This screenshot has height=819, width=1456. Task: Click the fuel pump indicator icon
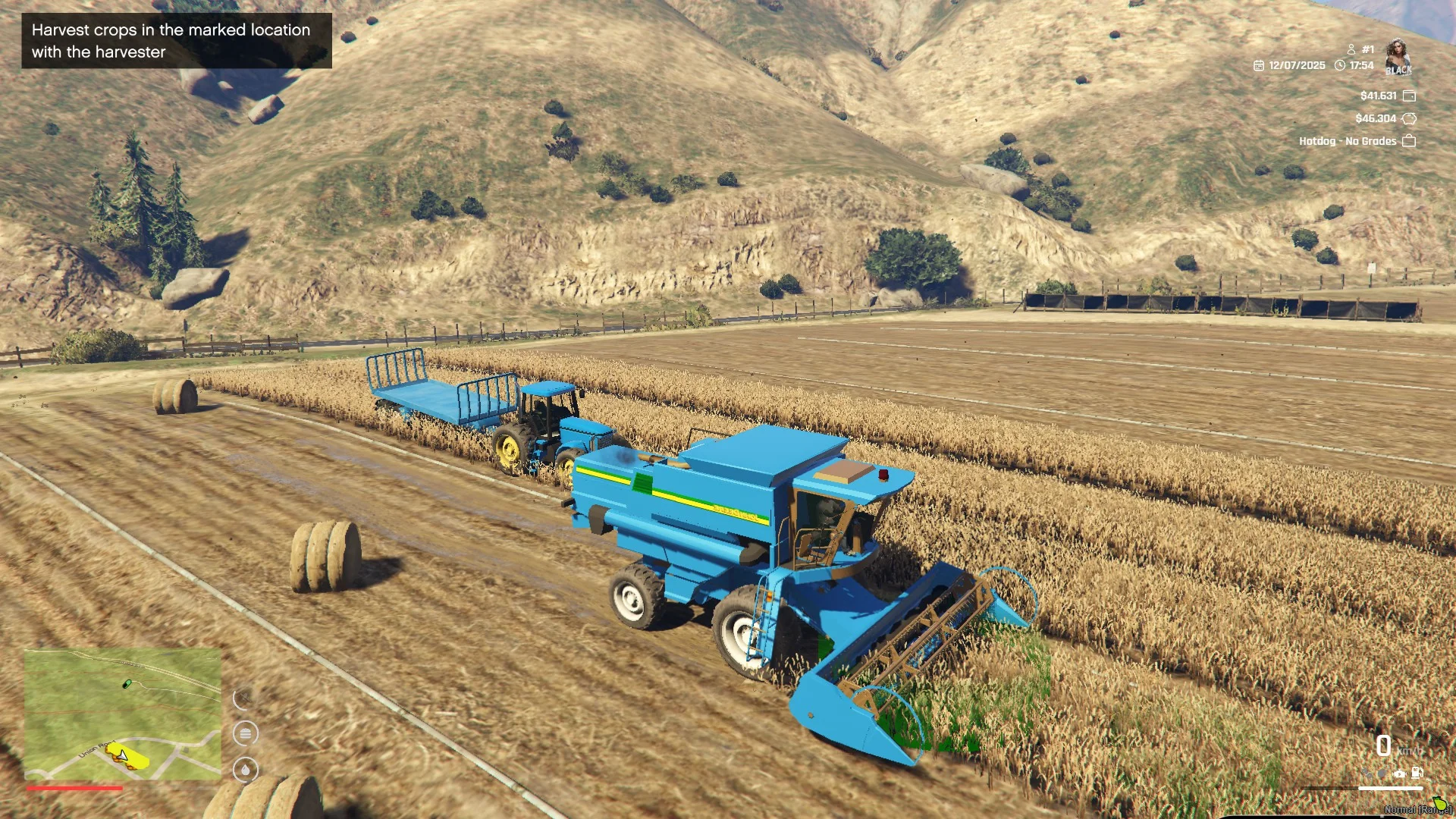(x=1417, y=773)
